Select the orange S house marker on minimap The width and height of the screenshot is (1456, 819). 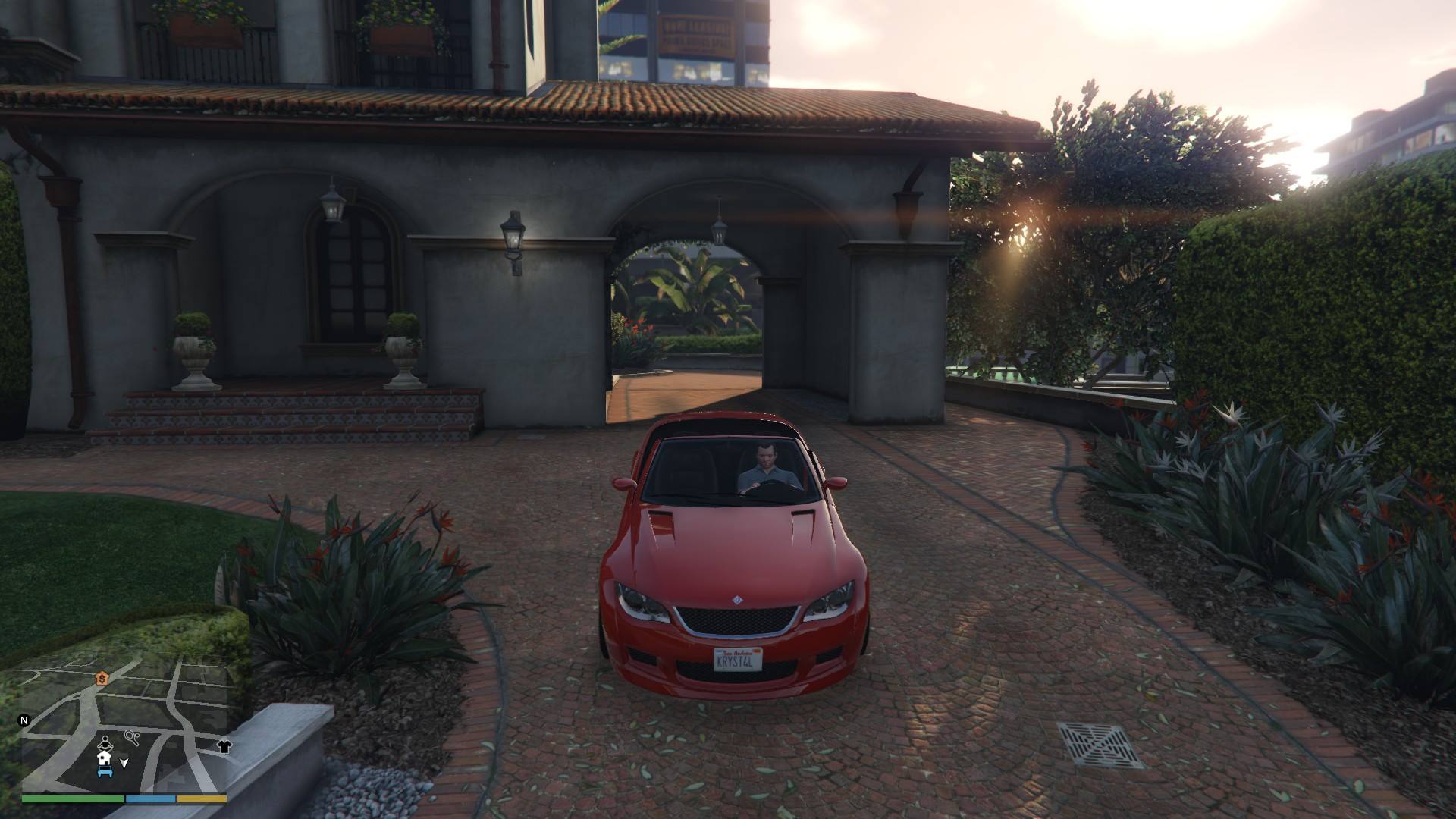click(101, 679)
